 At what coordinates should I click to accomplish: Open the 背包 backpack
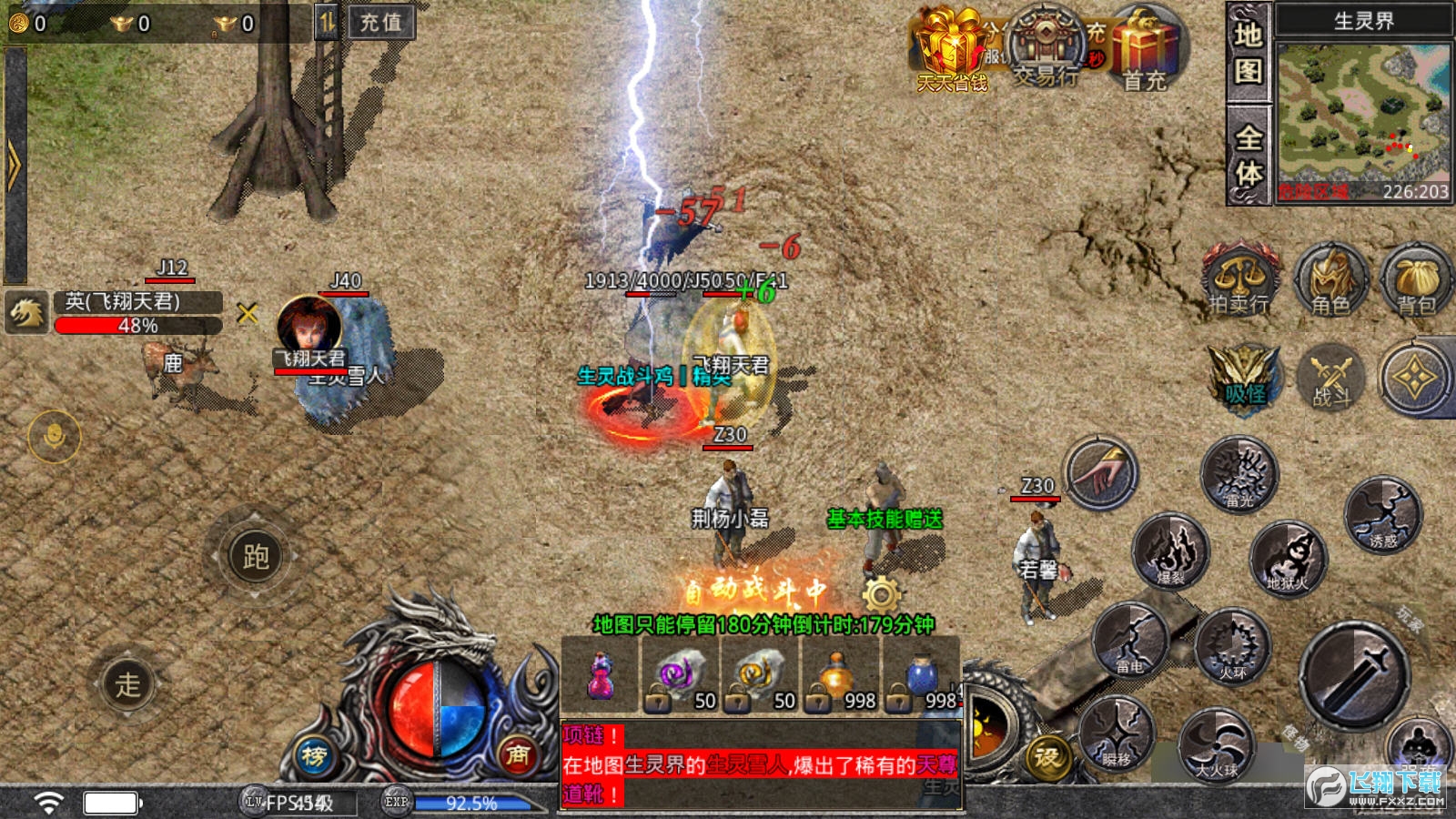[1415, 279]
